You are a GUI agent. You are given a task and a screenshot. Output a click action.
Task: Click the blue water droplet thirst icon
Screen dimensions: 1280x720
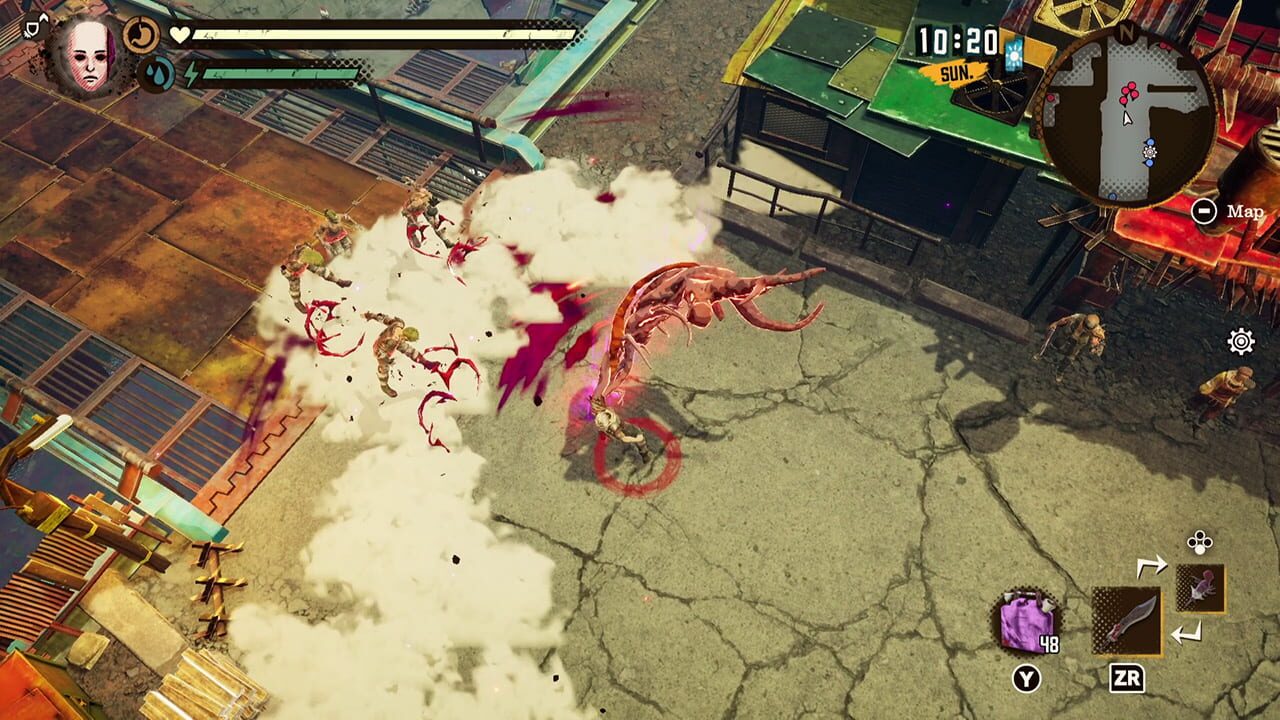(156, 73)
